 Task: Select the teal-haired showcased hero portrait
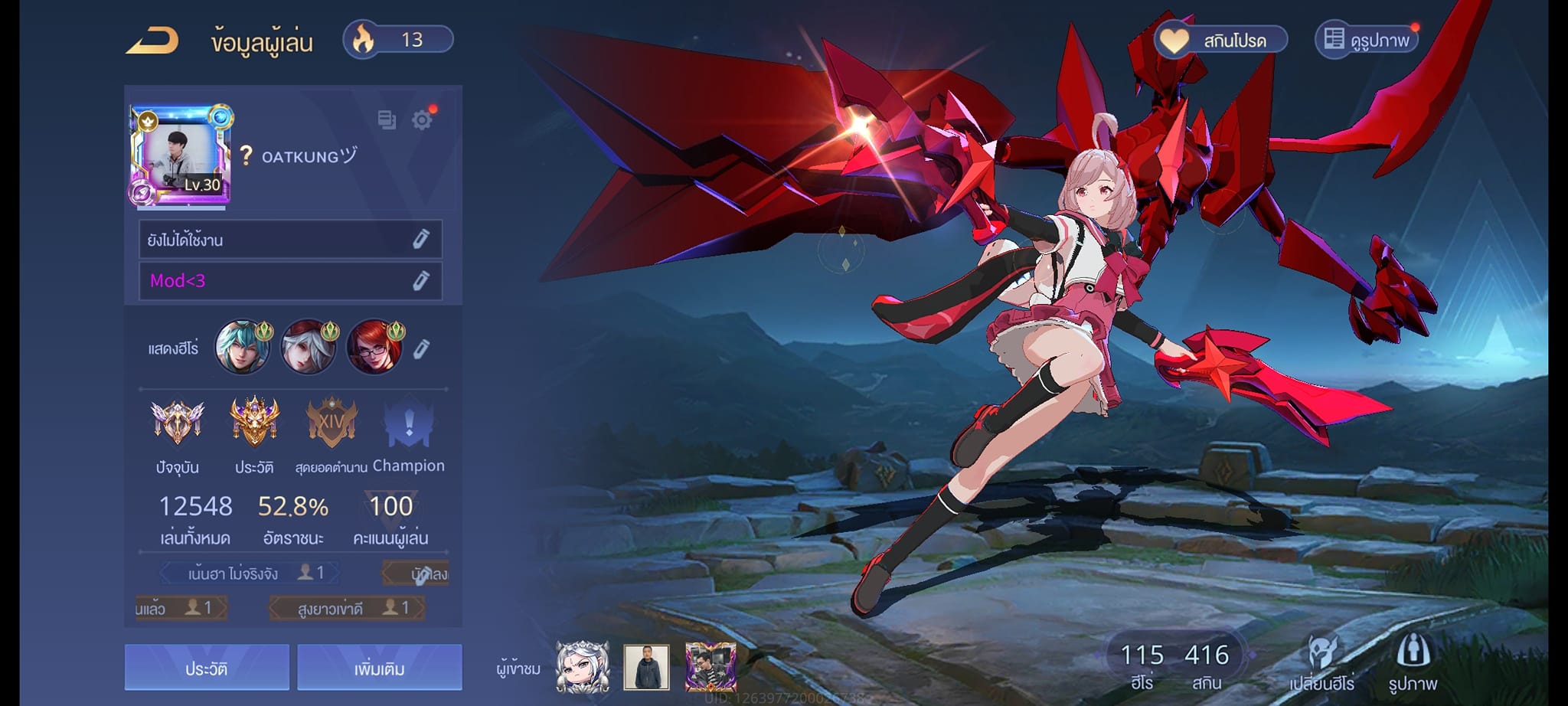pyautogui.click(x=243, y=348)
